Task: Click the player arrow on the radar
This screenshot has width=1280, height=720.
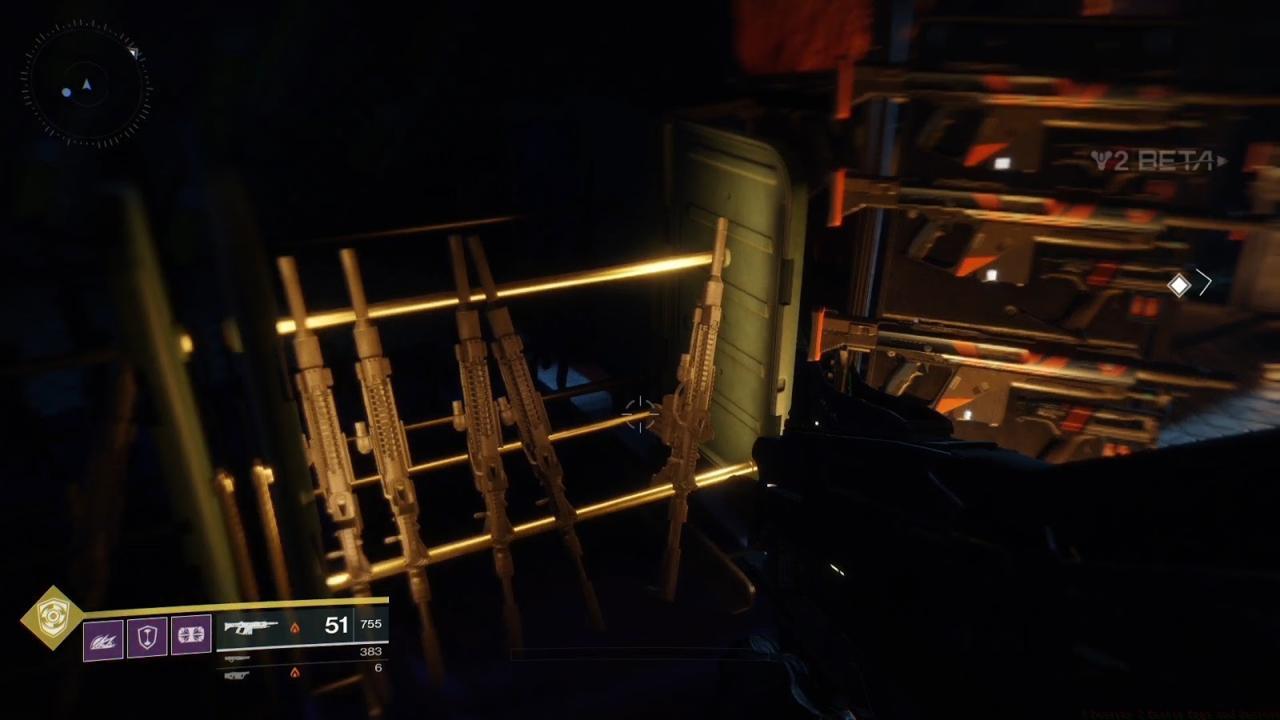Action: coord(88,85)
